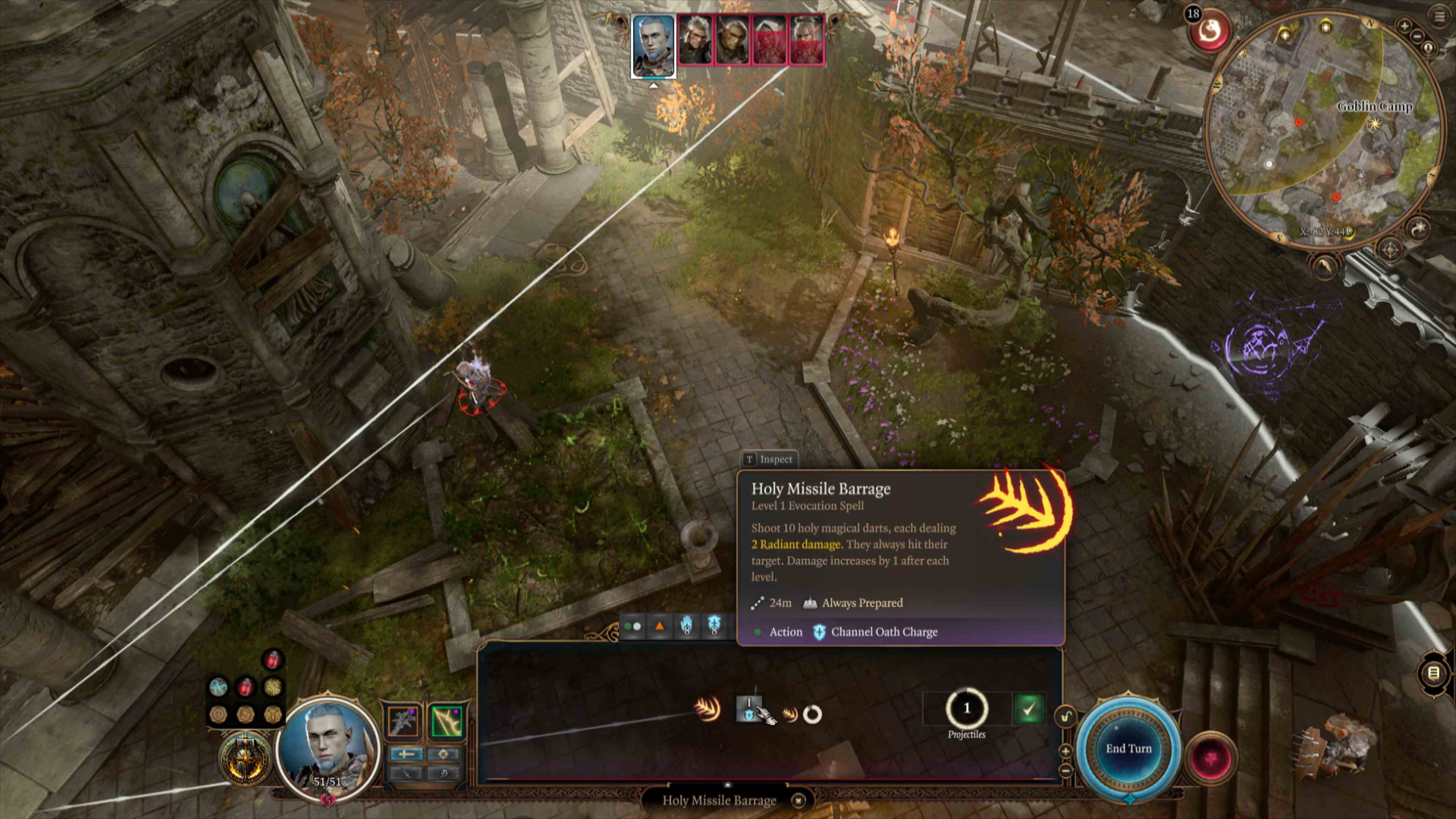The height and width of the screenshot is (819, 1456).
Task: Add a hotbar row with plus button
Action: (x=1065, y=751)
